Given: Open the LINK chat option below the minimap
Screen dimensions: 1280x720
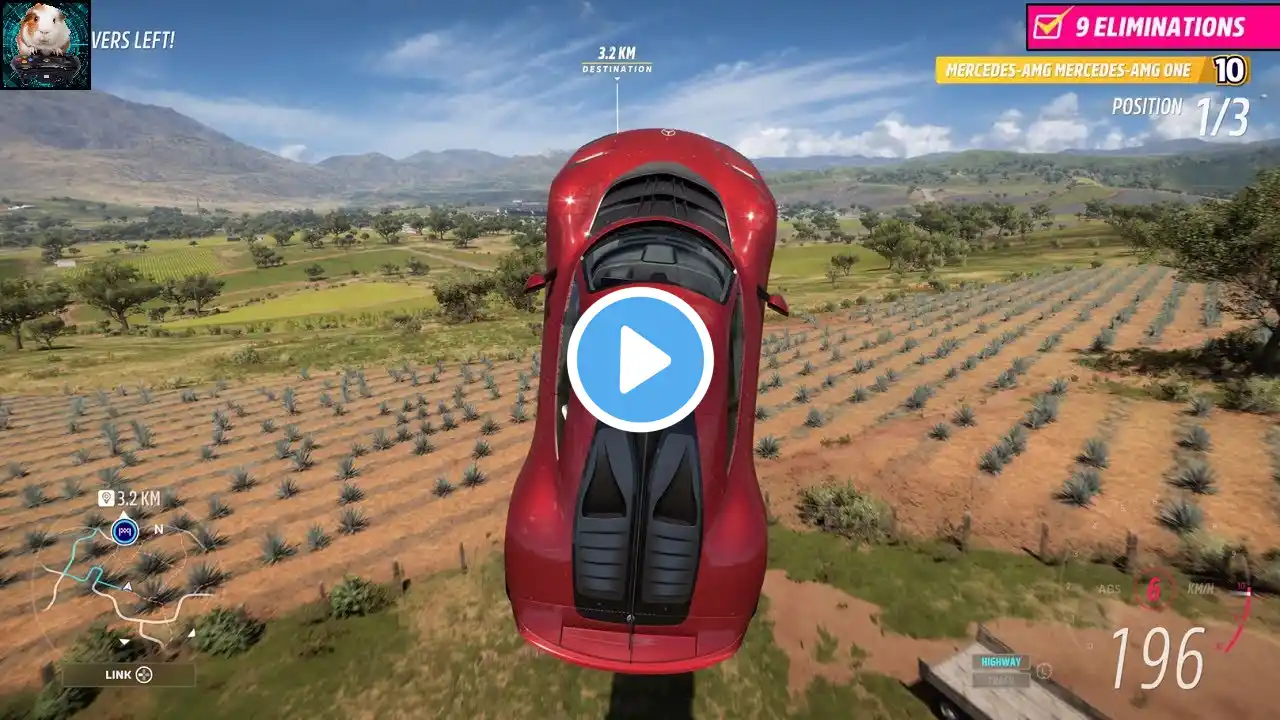Looking at the screenshot, I should 129,675.
